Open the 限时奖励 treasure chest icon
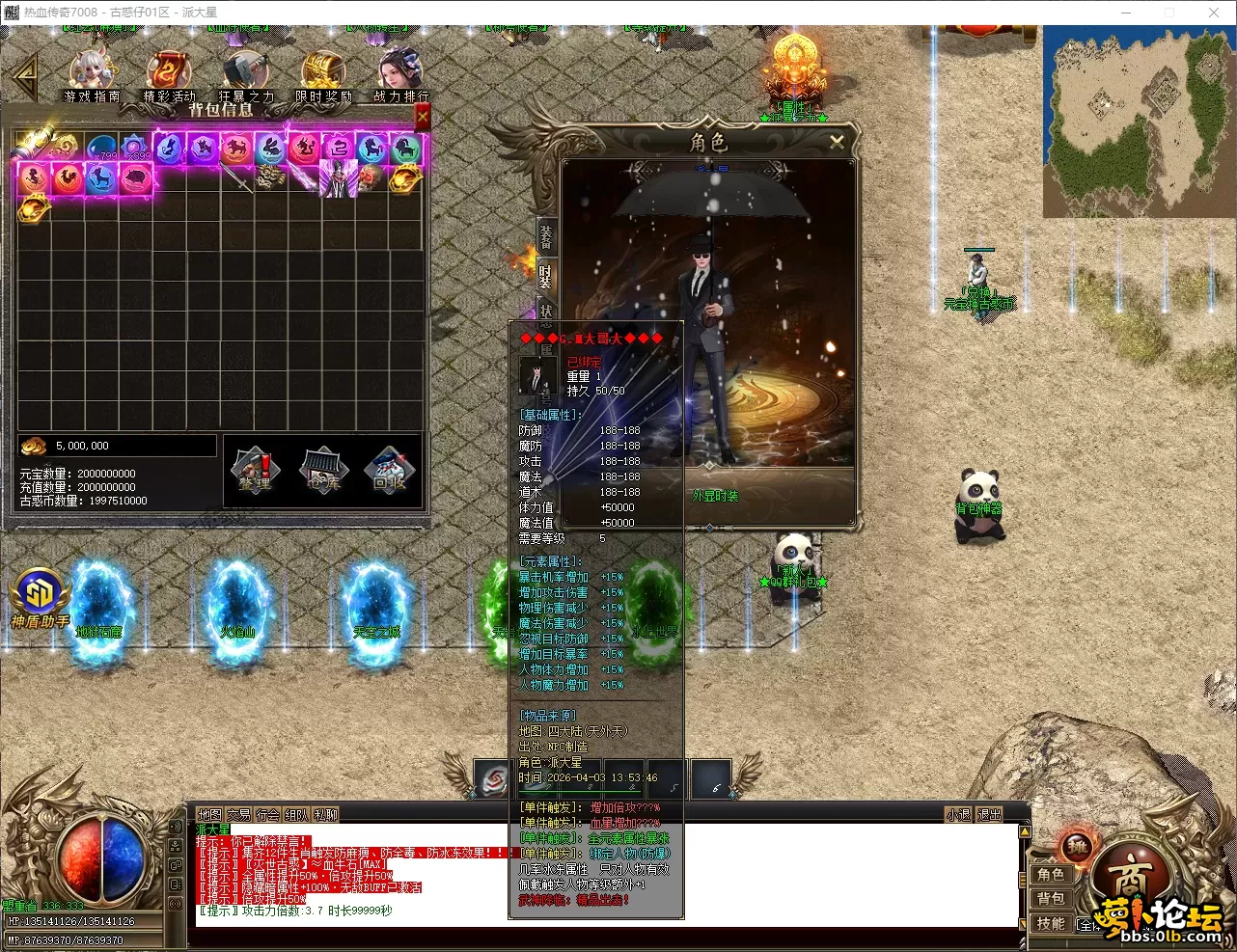1237x952 pixels. [323, 75]
